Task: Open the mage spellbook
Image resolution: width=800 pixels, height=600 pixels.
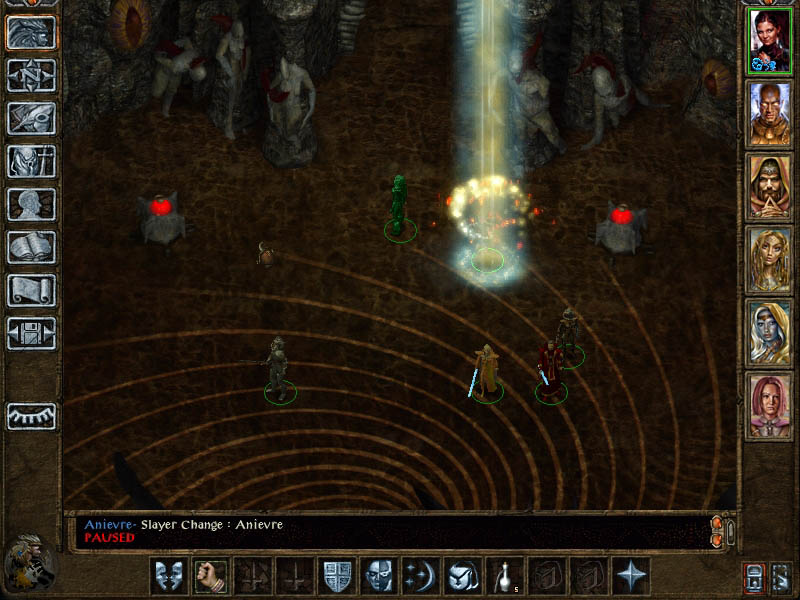Action: 31,247
